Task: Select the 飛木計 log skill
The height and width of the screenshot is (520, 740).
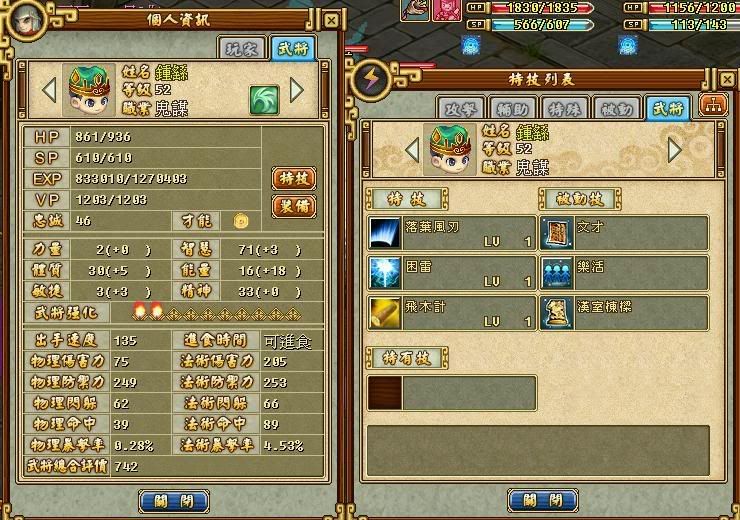Action: 452,313
